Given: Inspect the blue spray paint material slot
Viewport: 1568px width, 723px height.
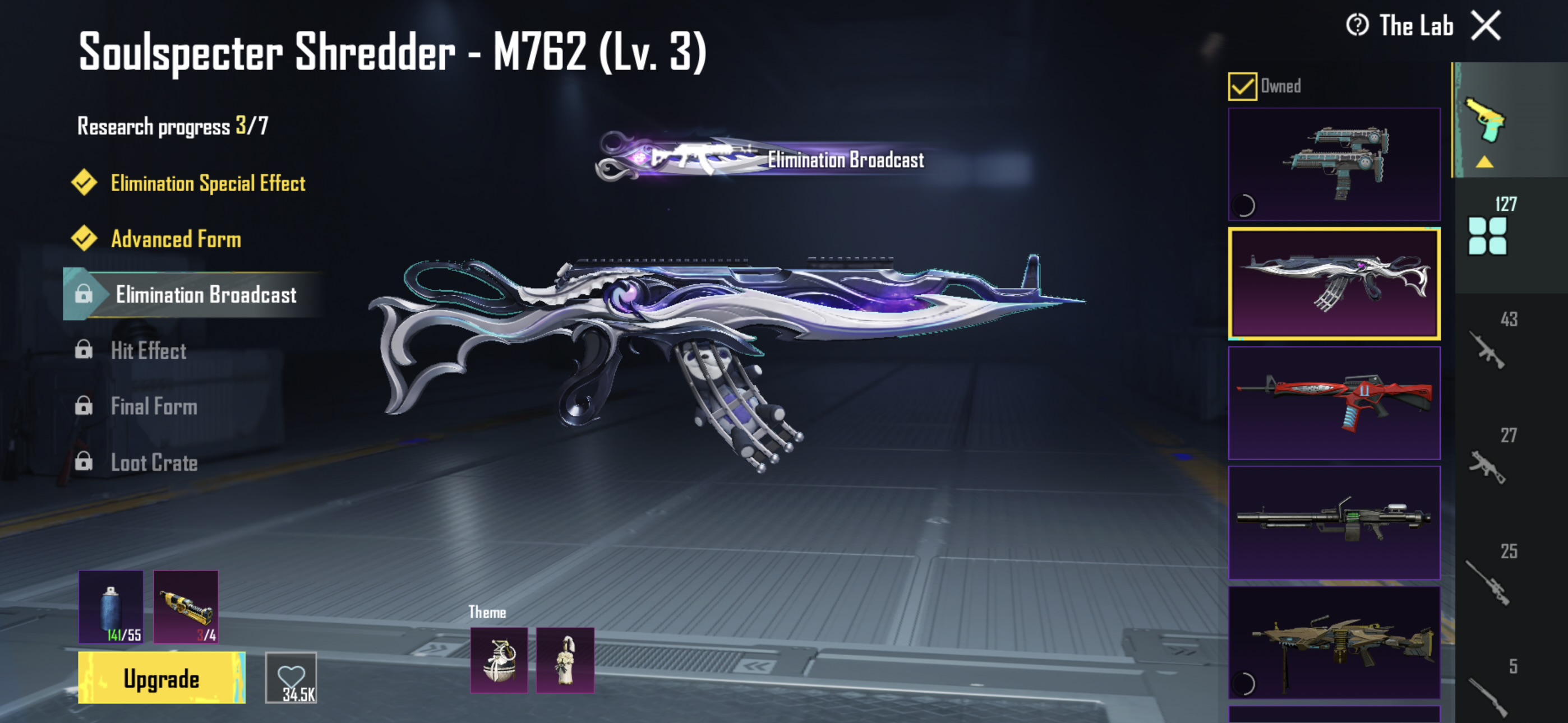Looking at the screenshot, I should click(111, 607).
